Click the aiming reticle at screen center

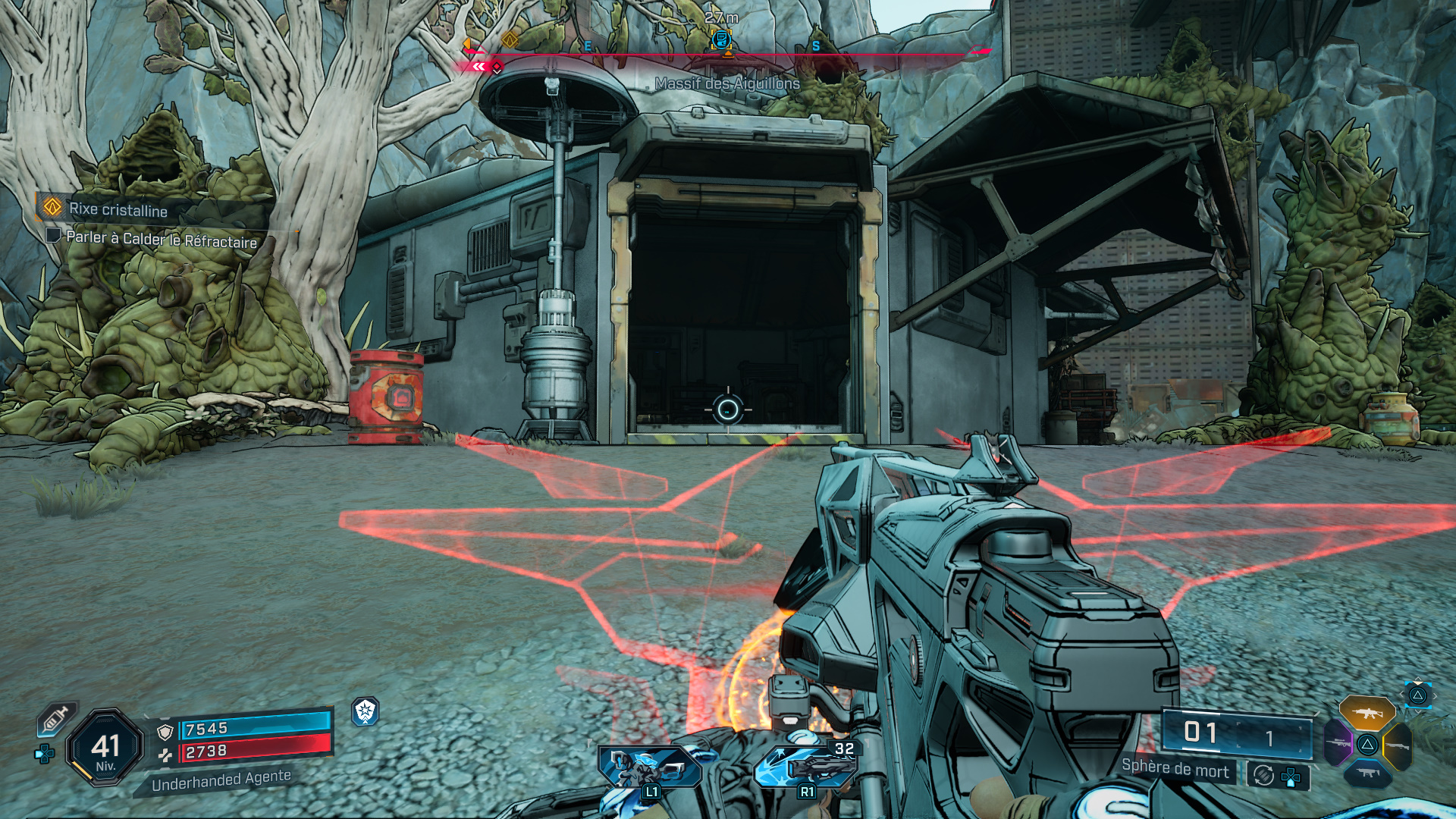click(x=726, y=409)
